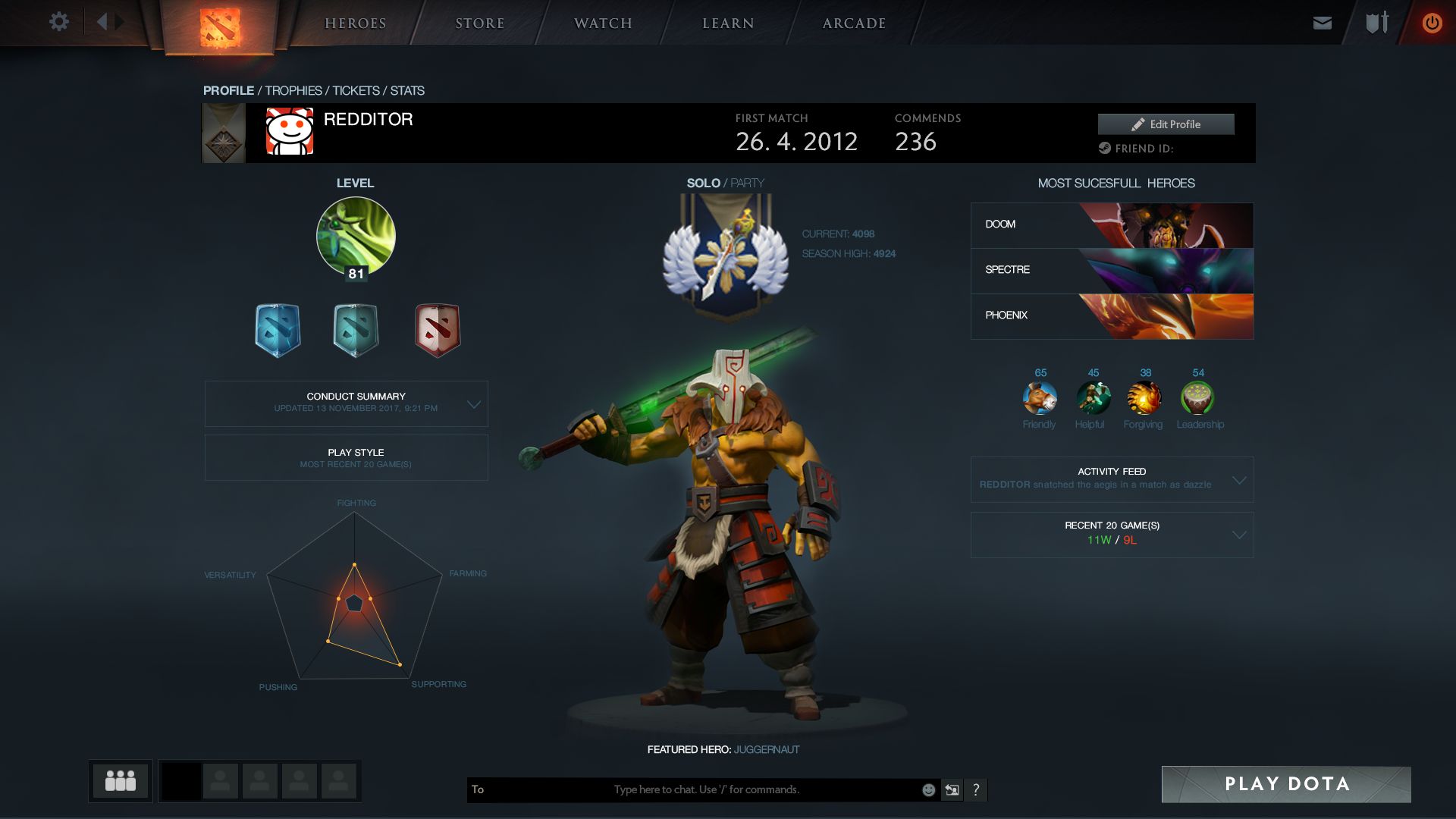Expand the Recent 20 Games list

(1238, 534)
